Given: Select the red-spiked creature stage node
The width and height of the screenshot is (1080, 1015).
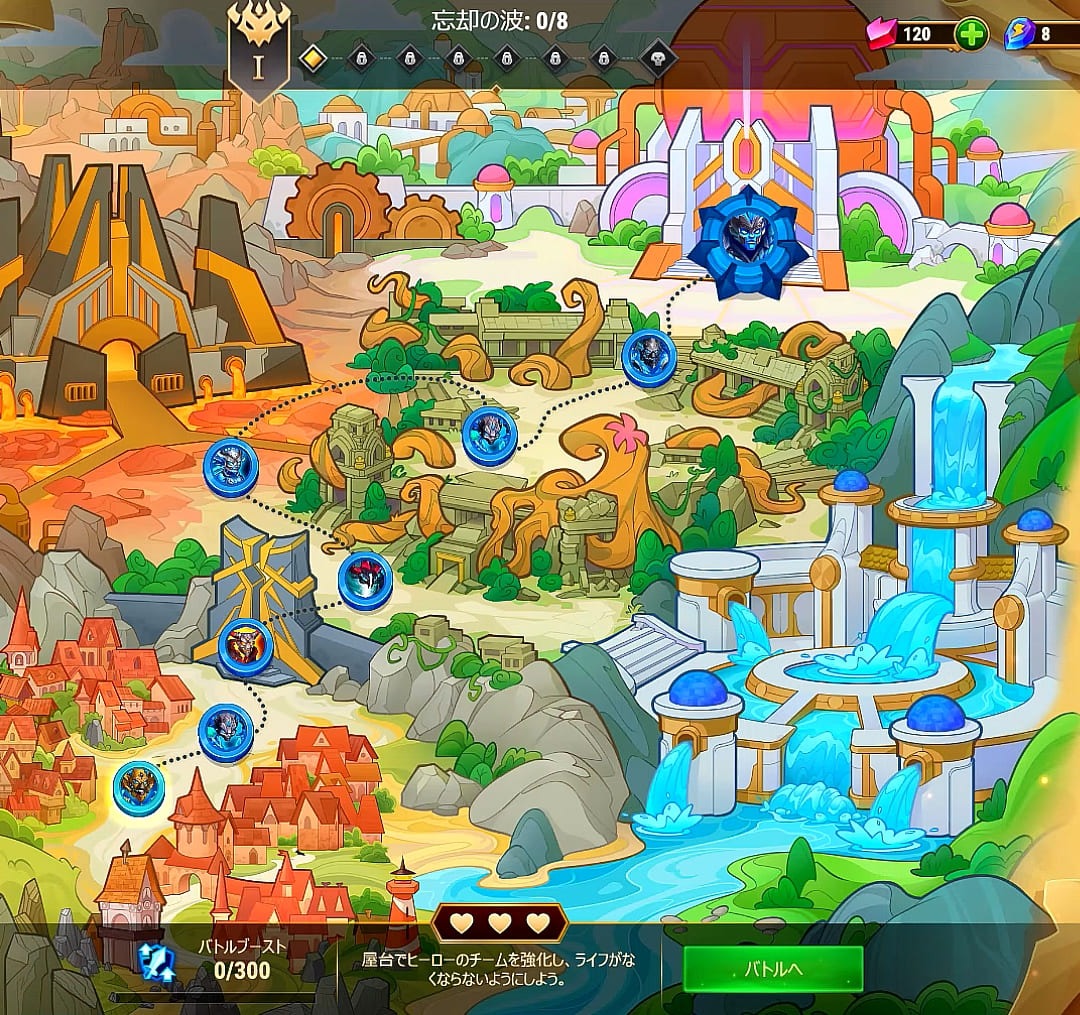Looking at the screenshot, I should pos(365,581).
